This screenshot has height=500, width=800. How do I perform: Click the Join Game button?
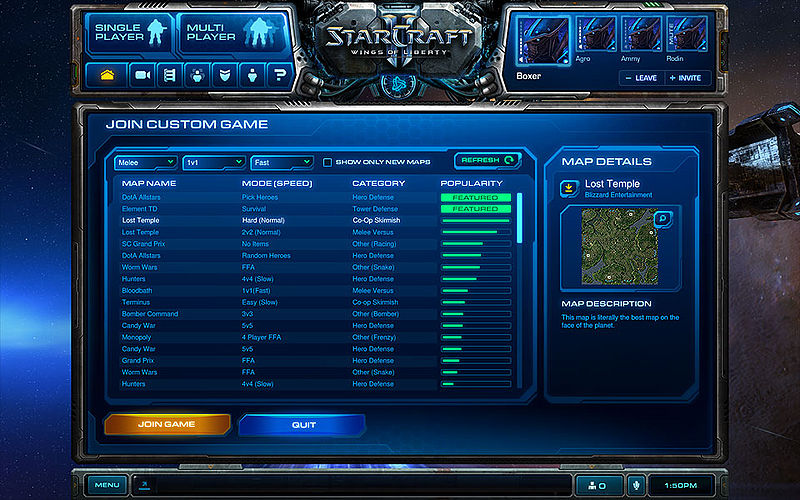pyautogui.click(x=167, y=425)
